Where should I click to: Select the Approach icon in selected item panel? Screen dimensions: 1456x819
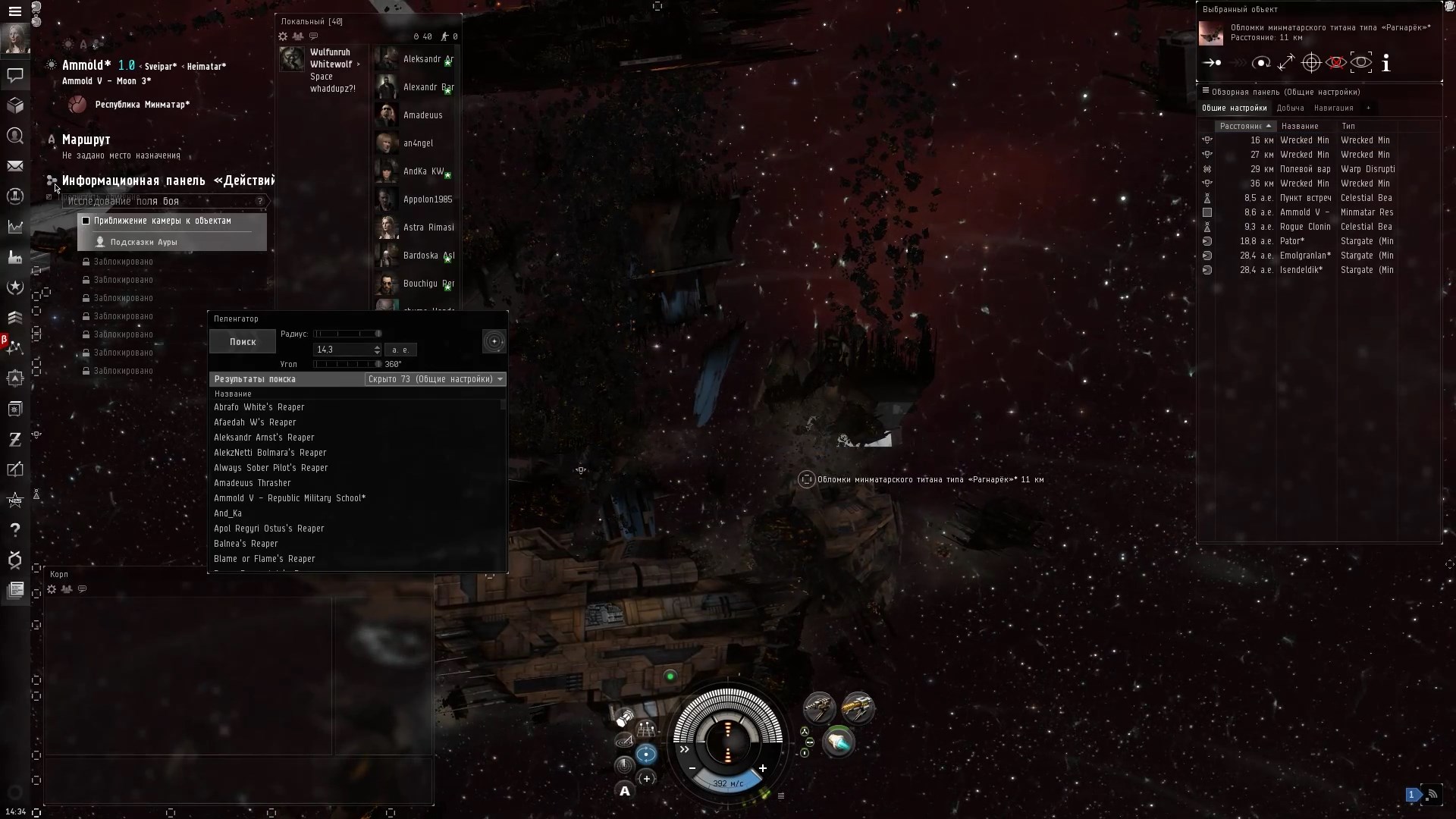(1212, 63)
